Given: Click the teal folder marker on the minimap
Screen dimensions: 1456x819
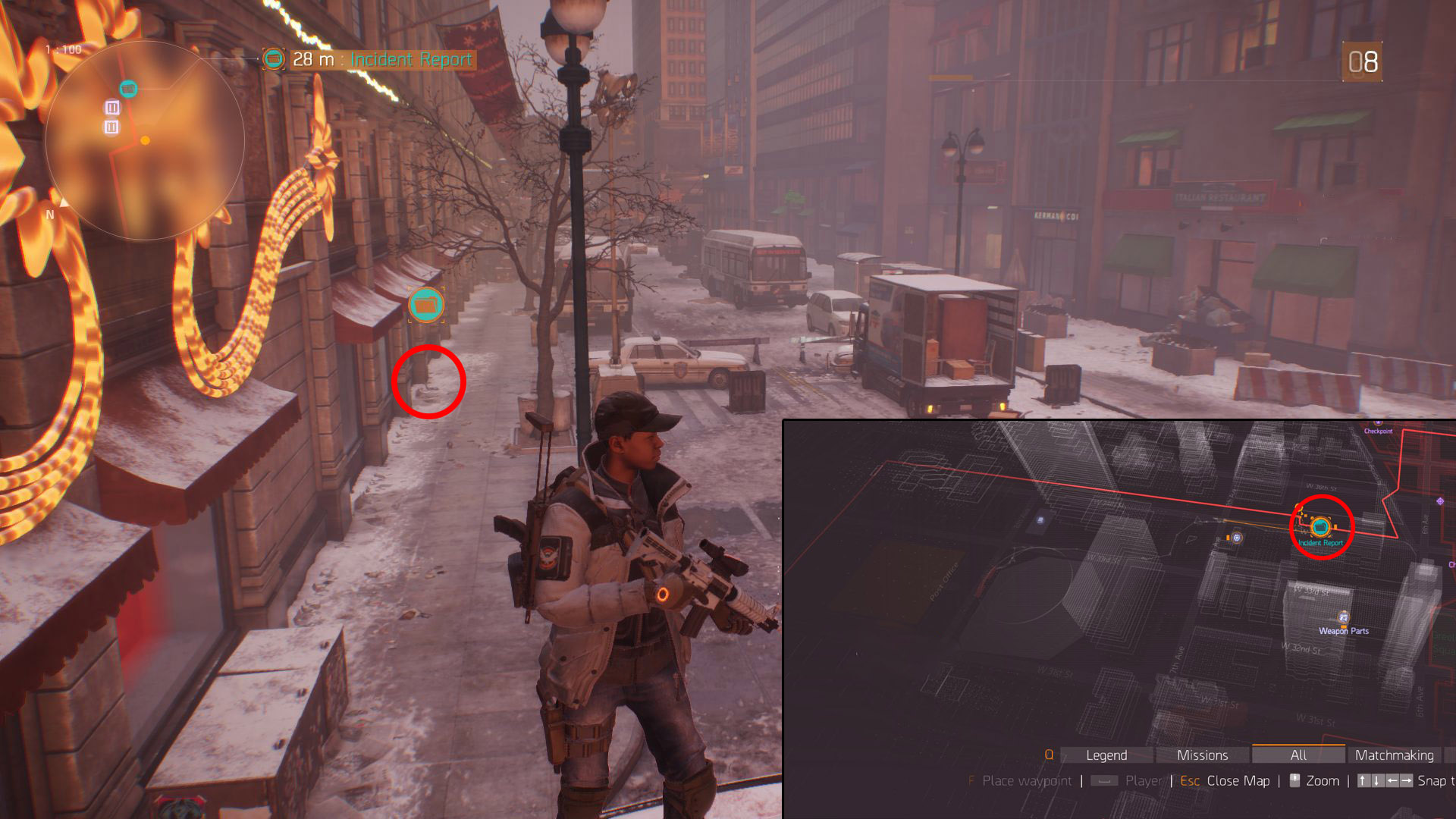Looking at the screenshot, I should (x=129, y=89).
